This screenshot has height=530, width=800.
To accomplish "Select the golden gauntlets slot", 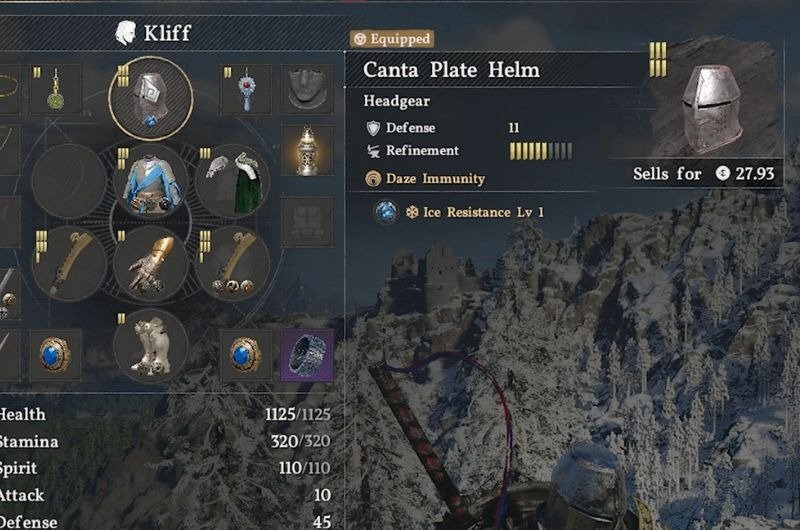I will coord(150,263).
